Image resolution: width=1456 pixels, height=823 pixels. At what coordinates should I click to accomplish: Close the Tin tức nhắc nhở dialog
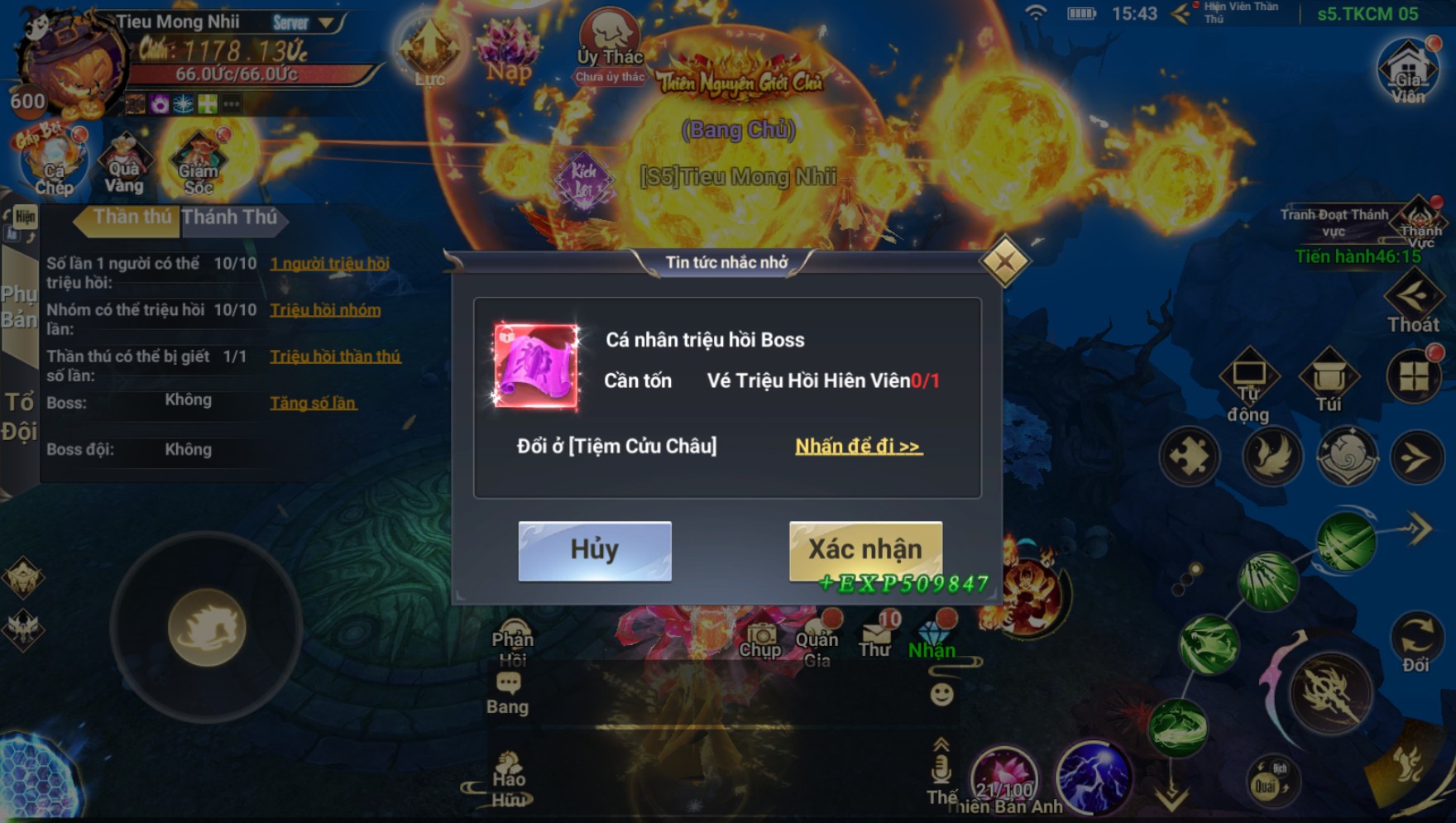[x=1004, y=262]
